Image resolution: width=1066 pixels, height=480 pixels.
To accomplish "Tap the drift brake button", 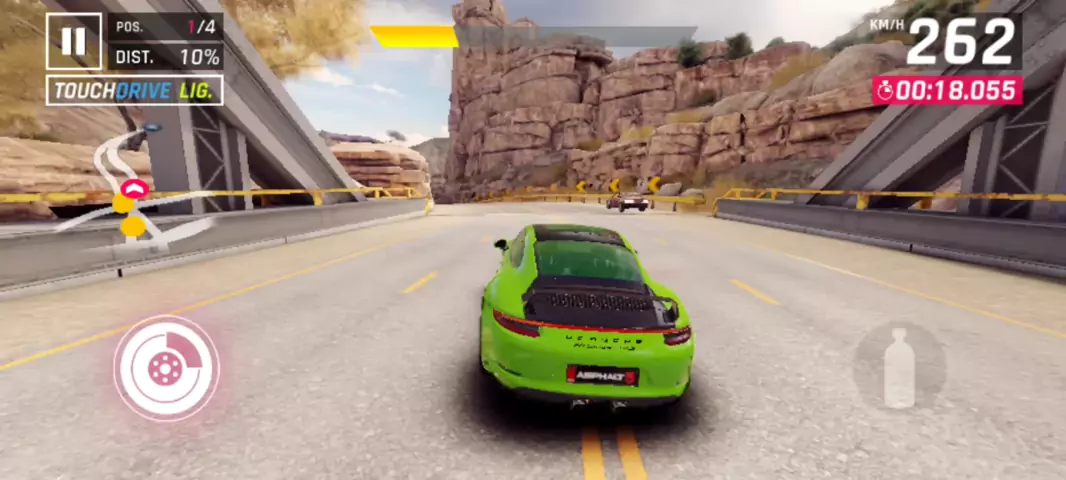I will pyautogui.click(x=165, y=367).
